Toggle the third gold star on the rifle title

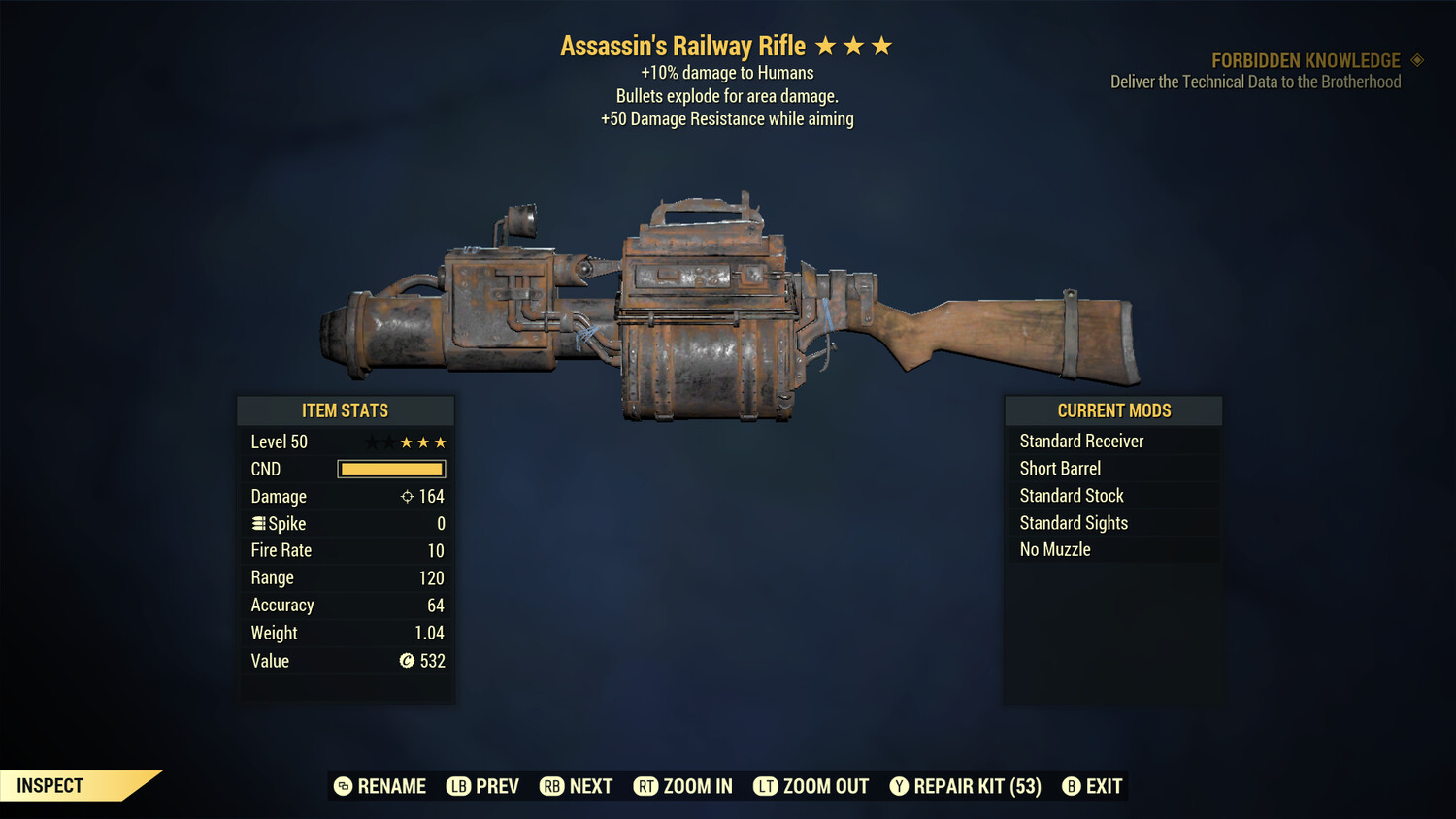(882, 44)
